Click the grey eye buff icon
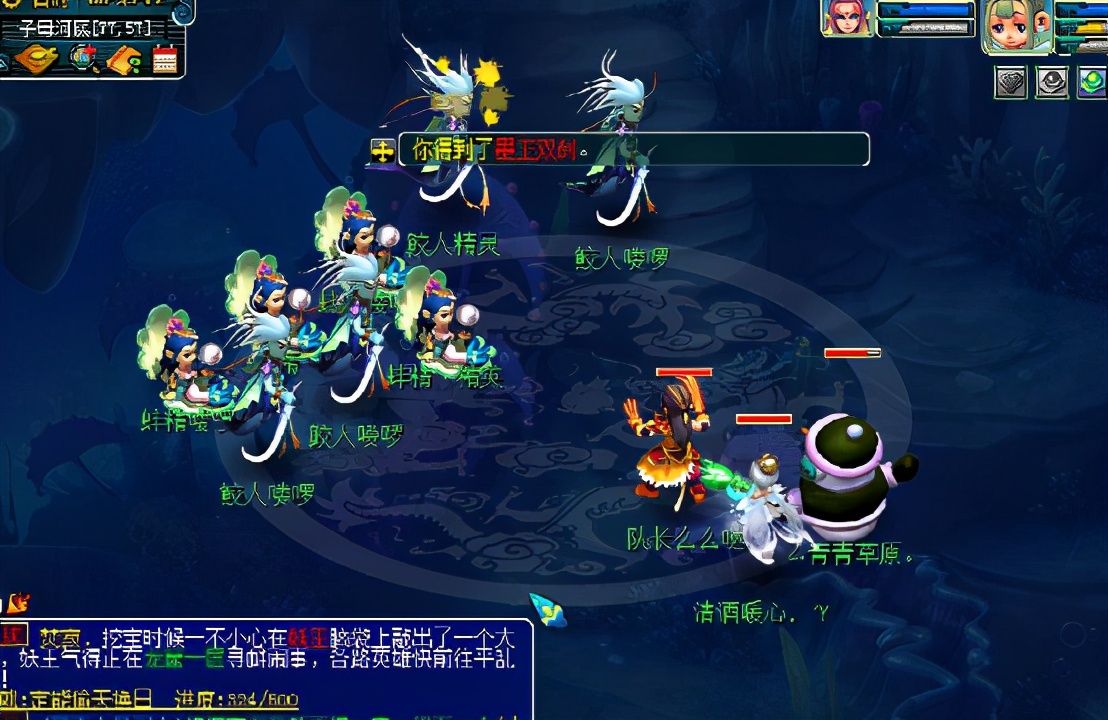 point(1051,82)
